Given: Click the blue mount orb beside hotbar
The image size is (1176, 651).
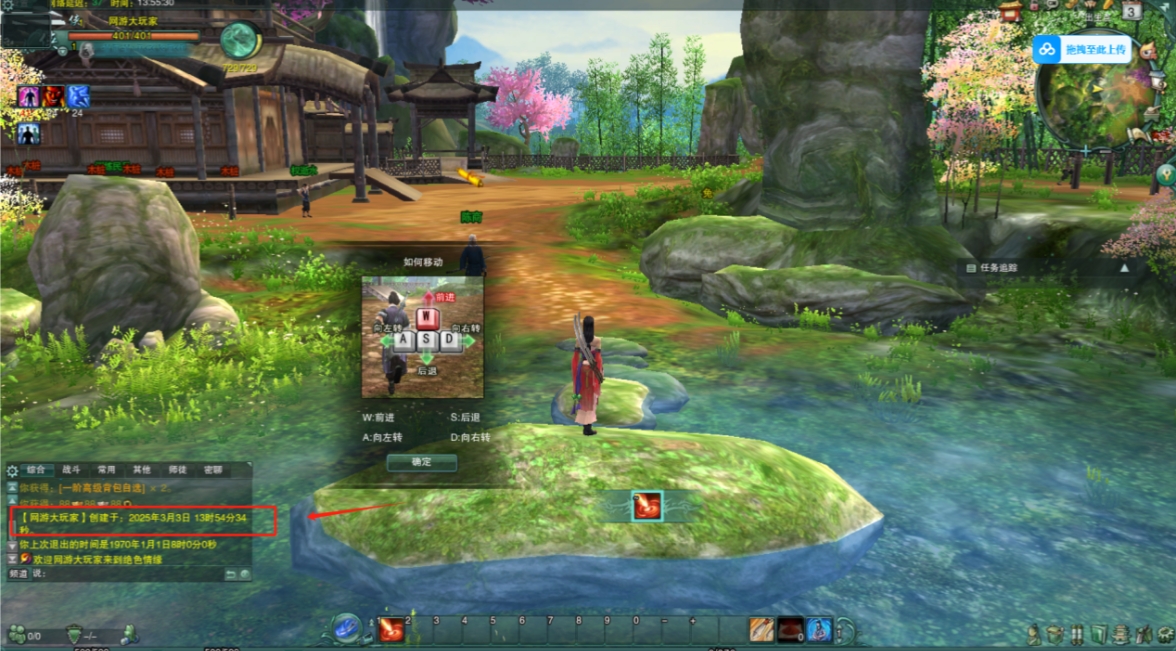Looking at the screenshot, I should [346, 627].
